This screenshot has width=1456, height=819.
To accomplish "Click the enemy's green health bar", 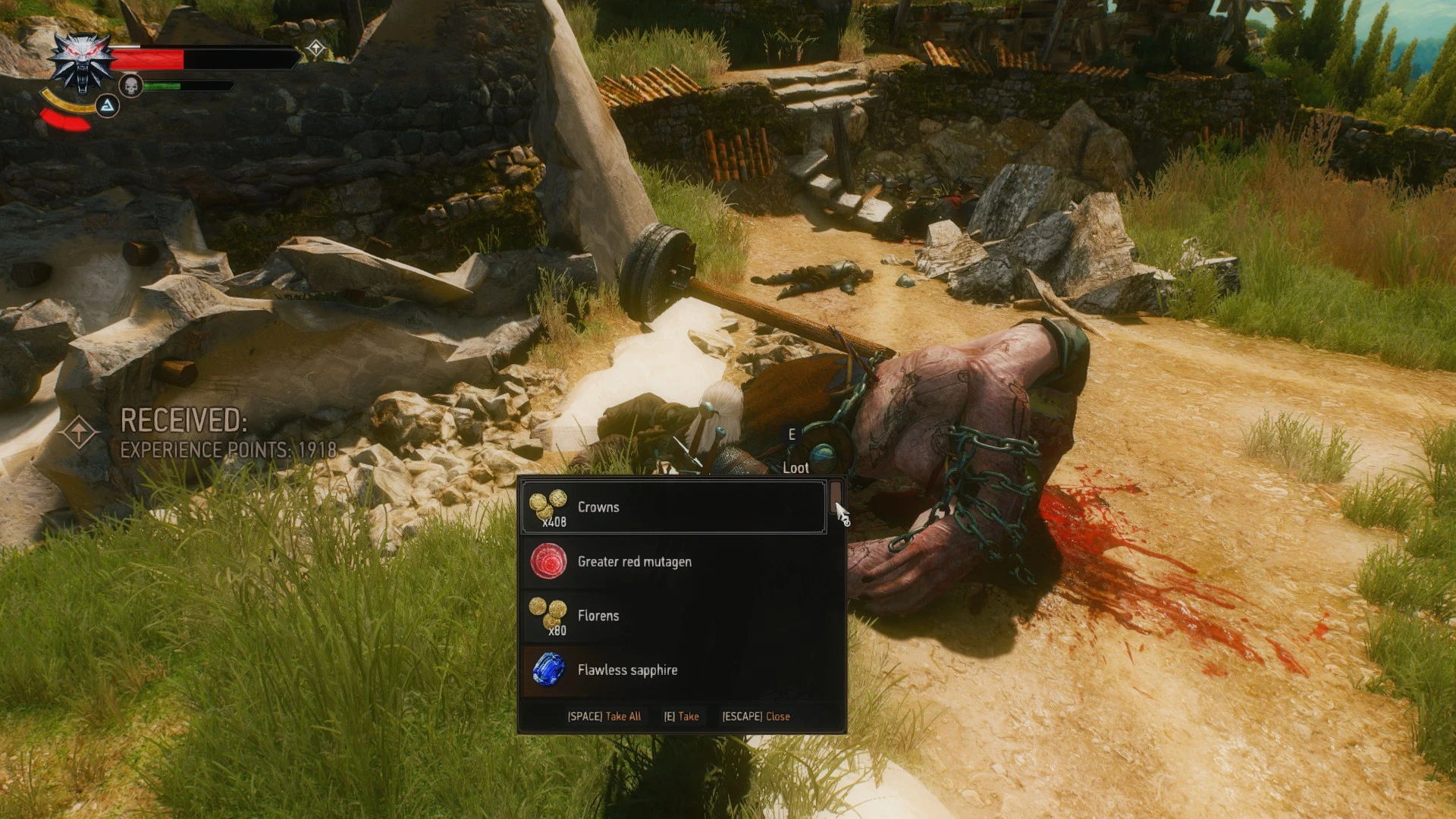I will coord(163,85).
